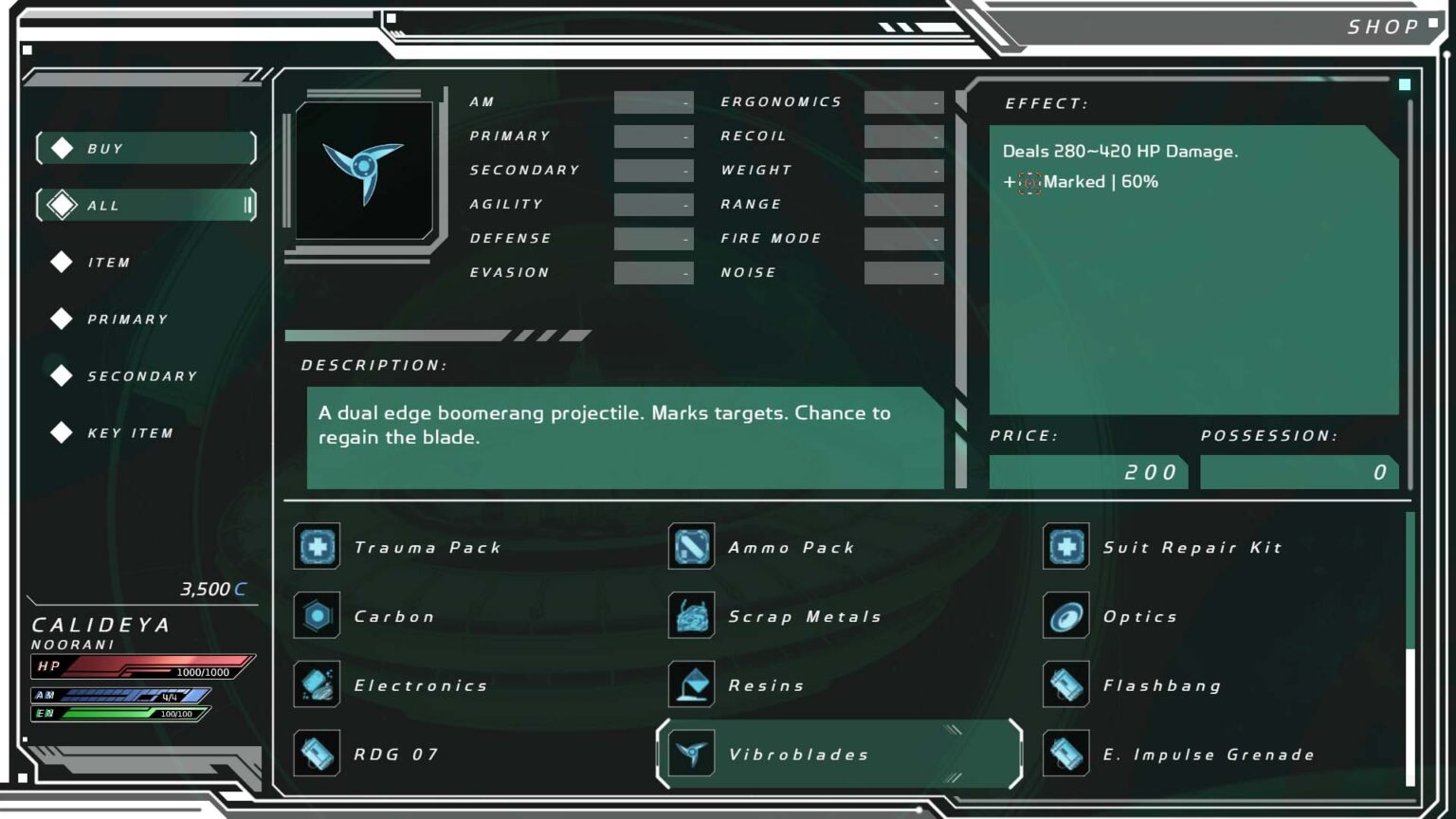Select Trauma Pack from shop list
Screen dimensions: 1456x819
pos(427,548)
